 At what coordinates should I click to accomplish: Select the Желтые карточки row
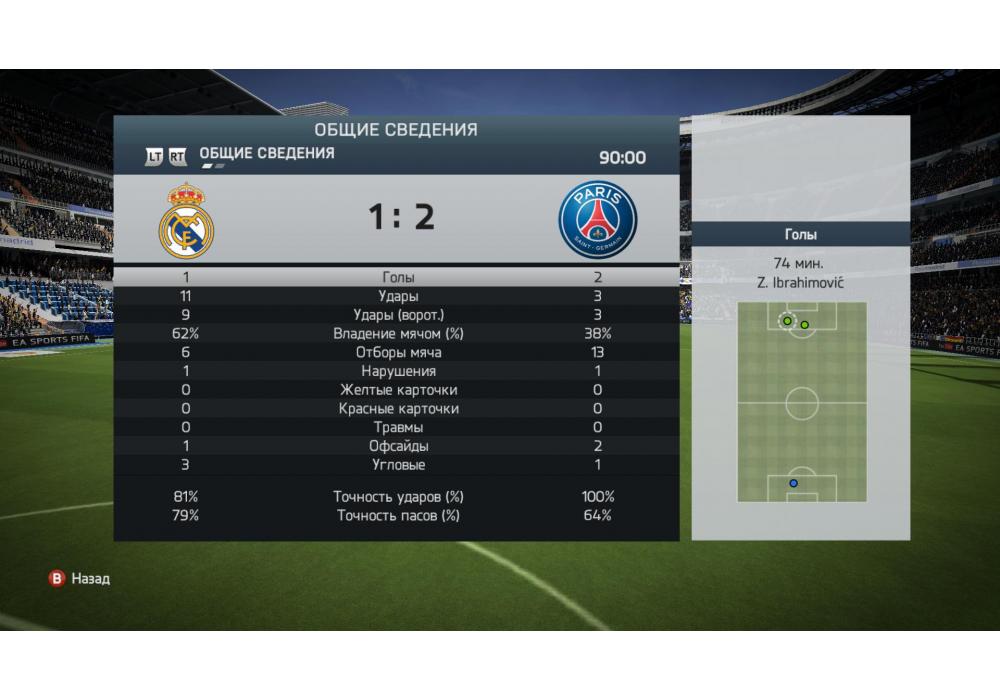point(397,390)
